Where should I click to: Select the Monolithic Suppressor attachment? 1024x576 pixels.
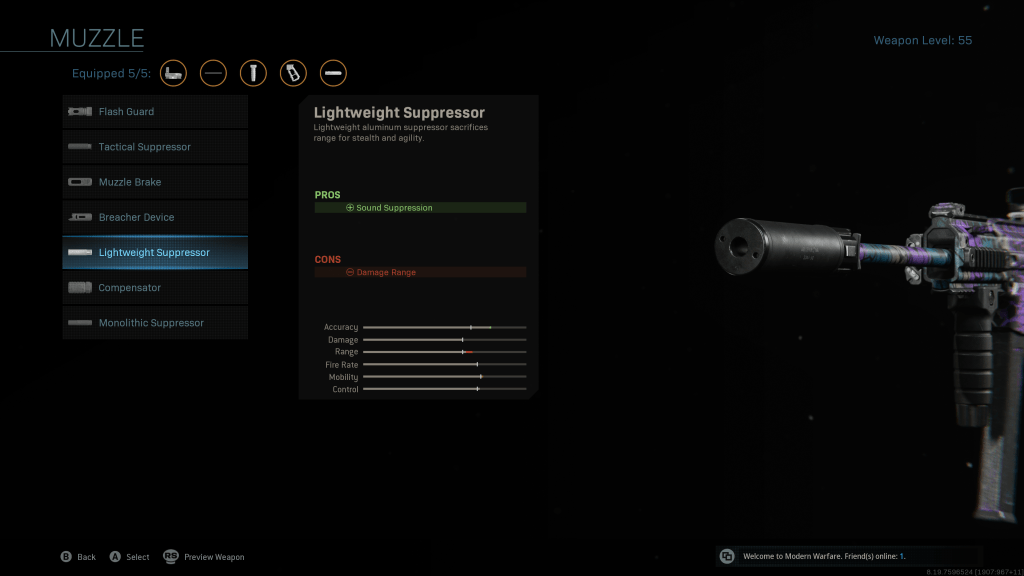pyautogui.click(x=155, y=323)
